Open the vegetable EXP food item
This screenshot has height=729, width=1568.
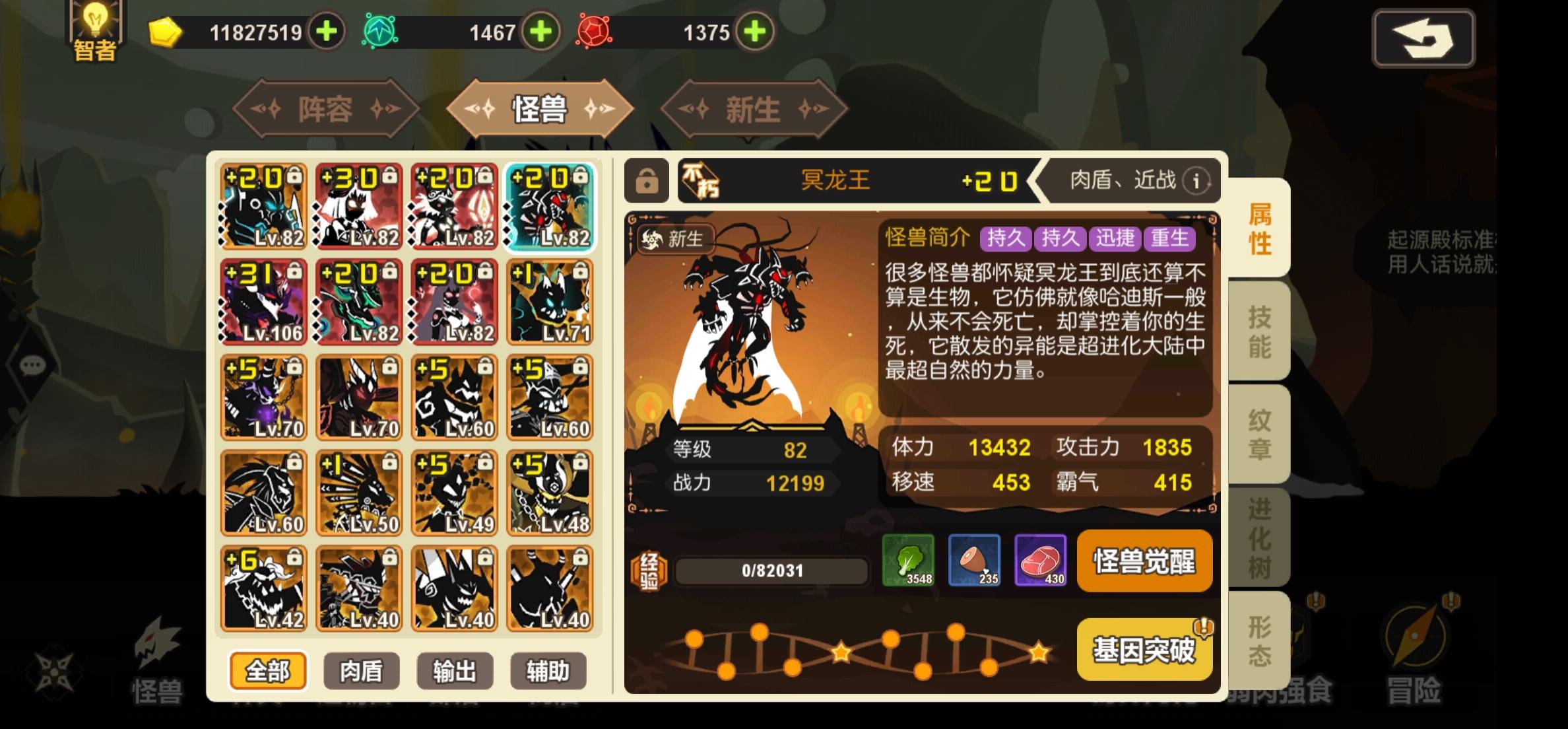point(909,562)
